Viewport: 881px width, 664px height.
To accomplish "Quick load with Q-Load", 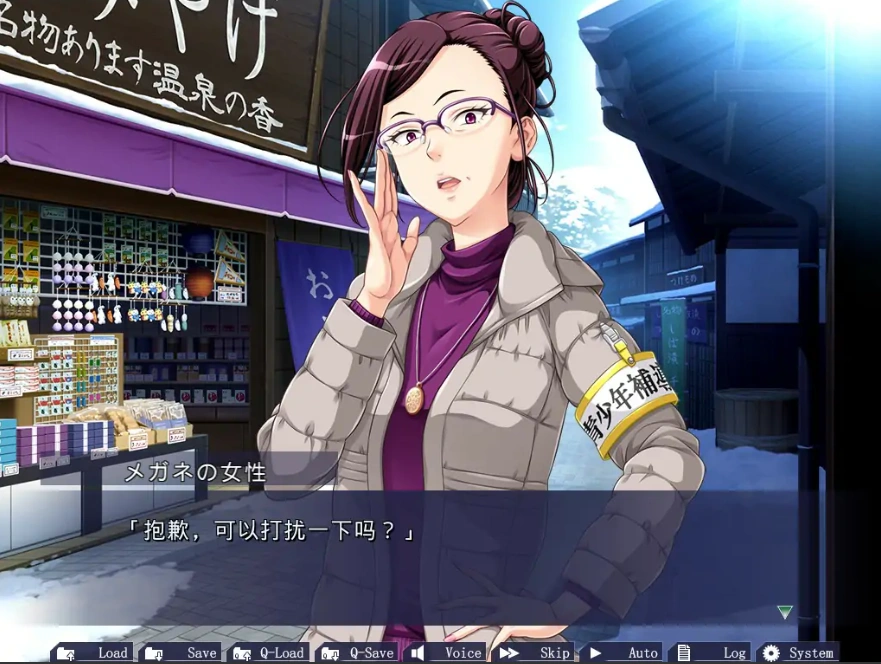I will [x=269, y=653].
